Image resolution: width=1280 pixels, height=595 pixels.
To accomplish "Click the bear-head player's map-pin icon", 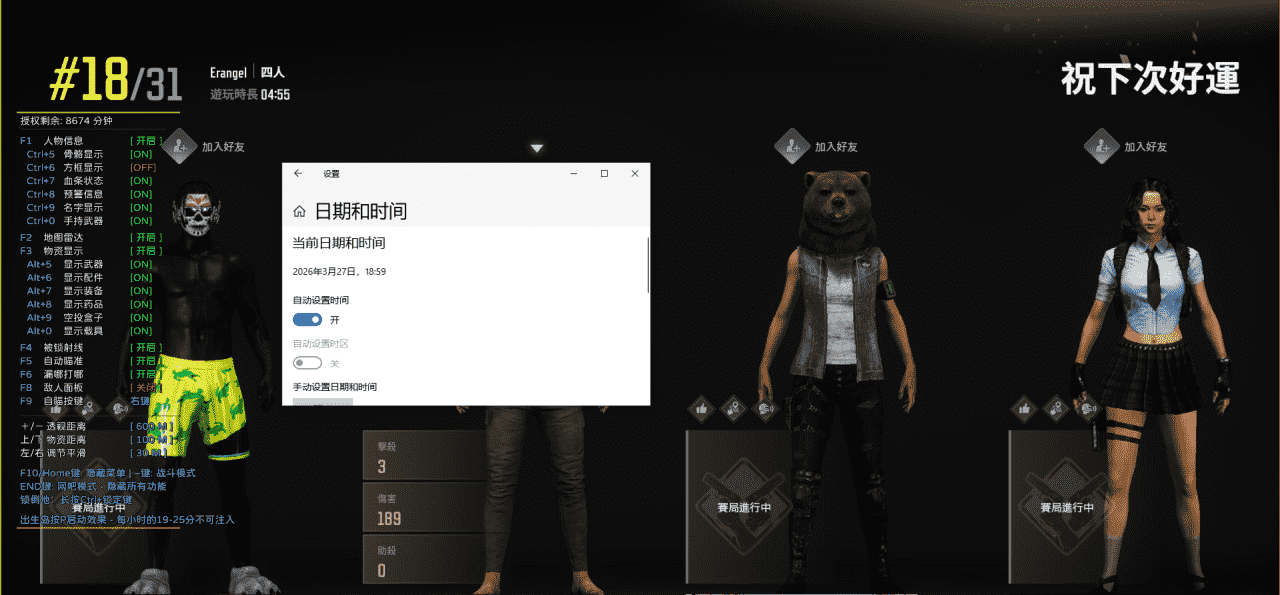I will coord(734,408).
